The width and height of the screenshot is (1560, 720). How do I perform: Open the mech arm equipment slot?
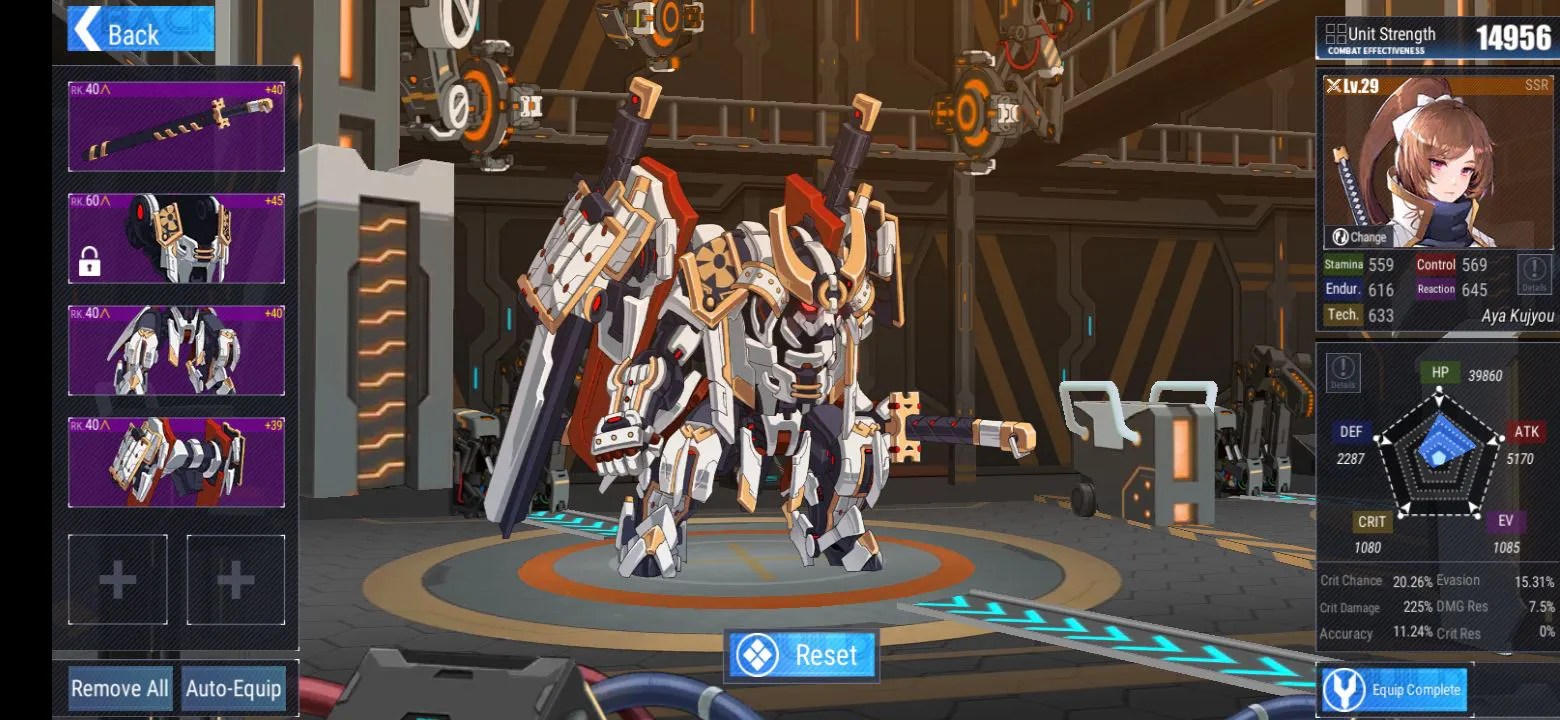(176, 462)
